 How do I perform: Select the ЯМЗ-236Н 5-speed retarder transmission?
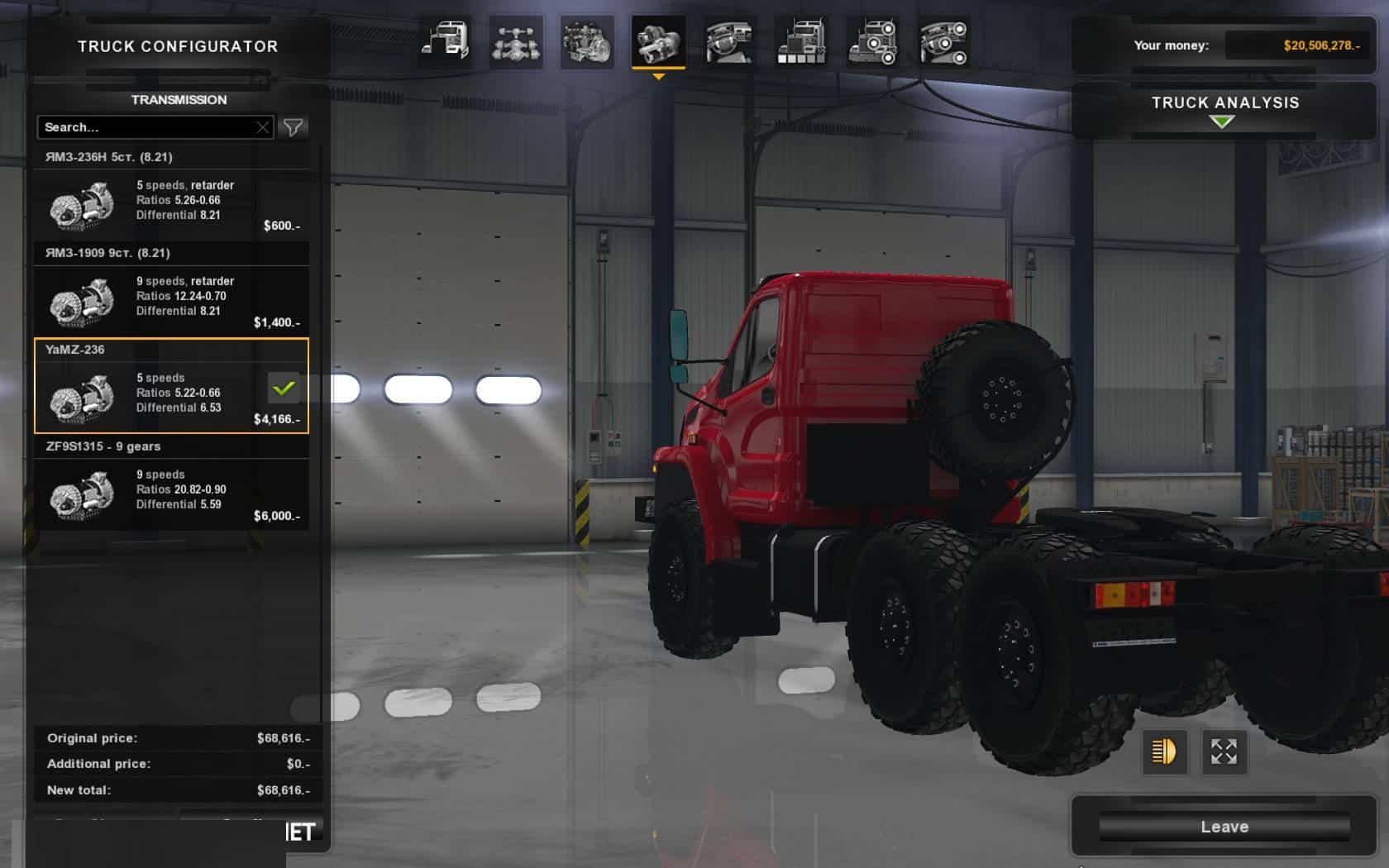coord(171,205)
